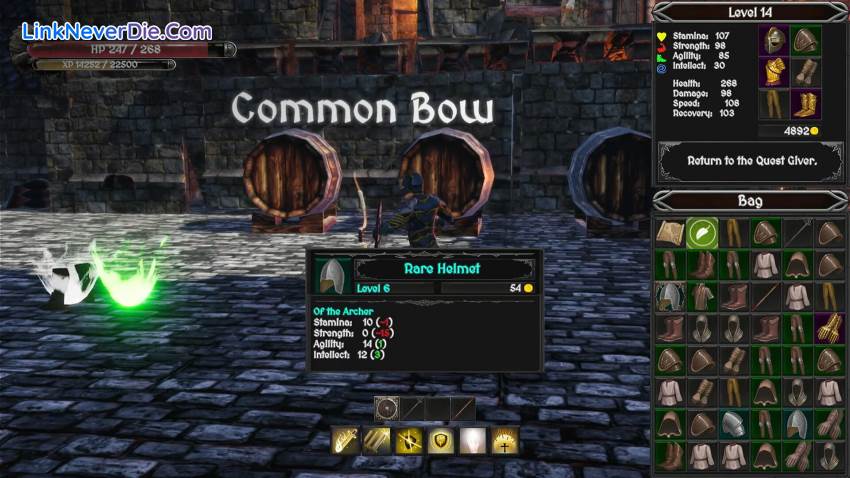Open the parchment map item in bag
Screen dimensions: 850x478
[669, 232]
